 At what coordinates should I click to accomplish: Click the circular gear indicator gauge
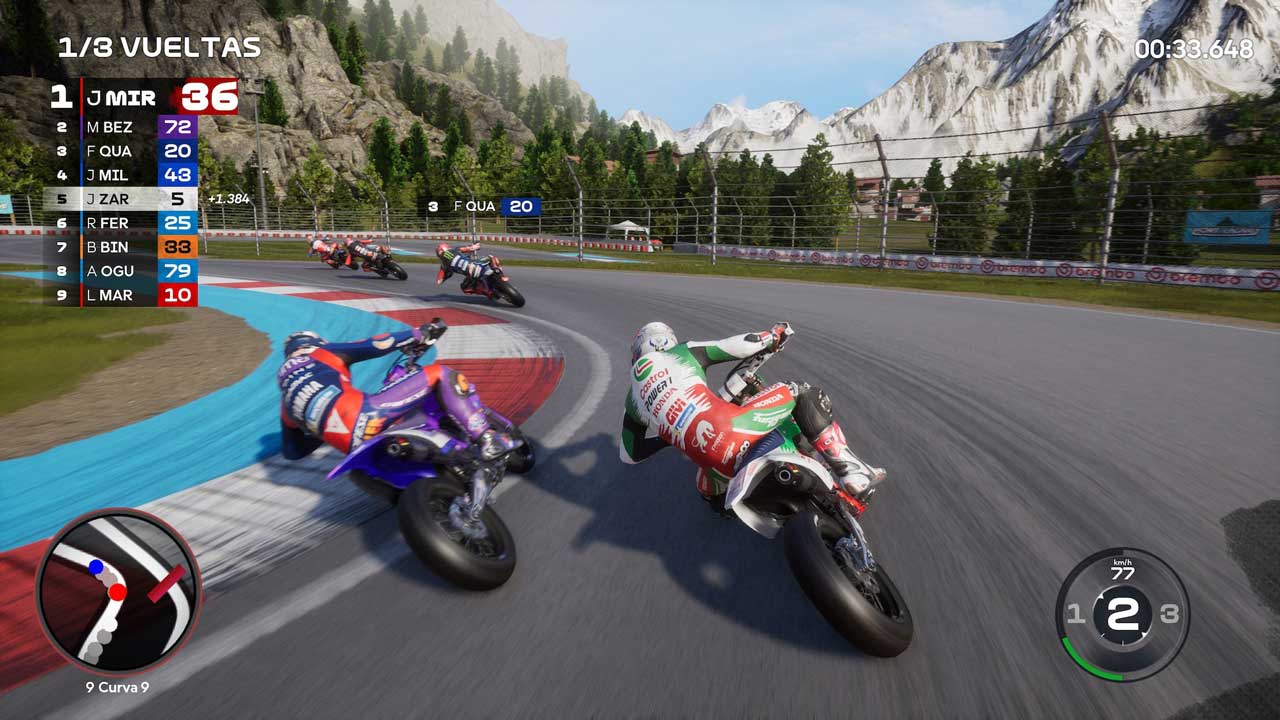tap(1121, 614)
